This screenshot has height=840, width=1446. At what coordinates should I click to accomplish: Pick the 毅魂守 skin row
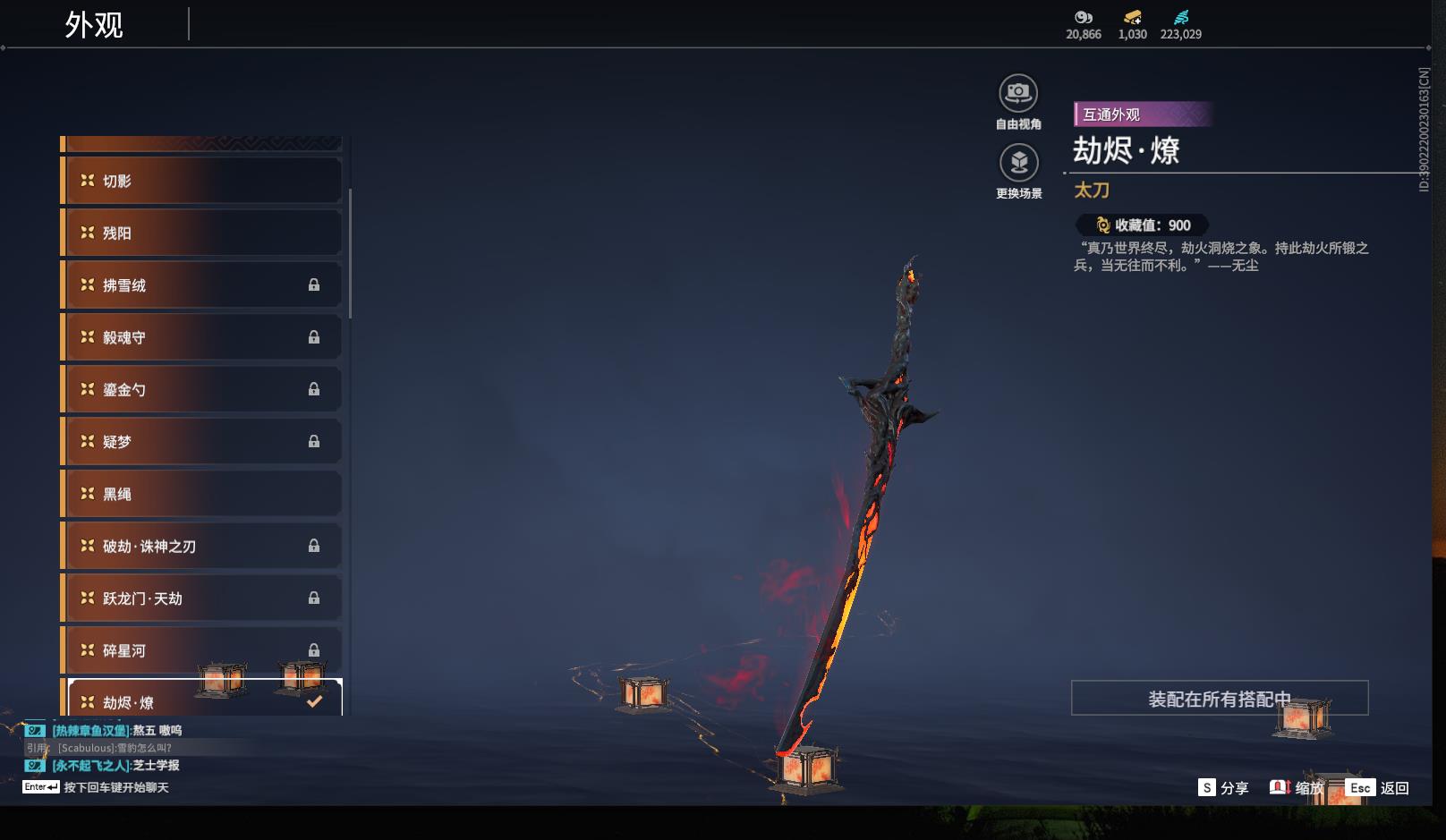[x=201, y=337]
